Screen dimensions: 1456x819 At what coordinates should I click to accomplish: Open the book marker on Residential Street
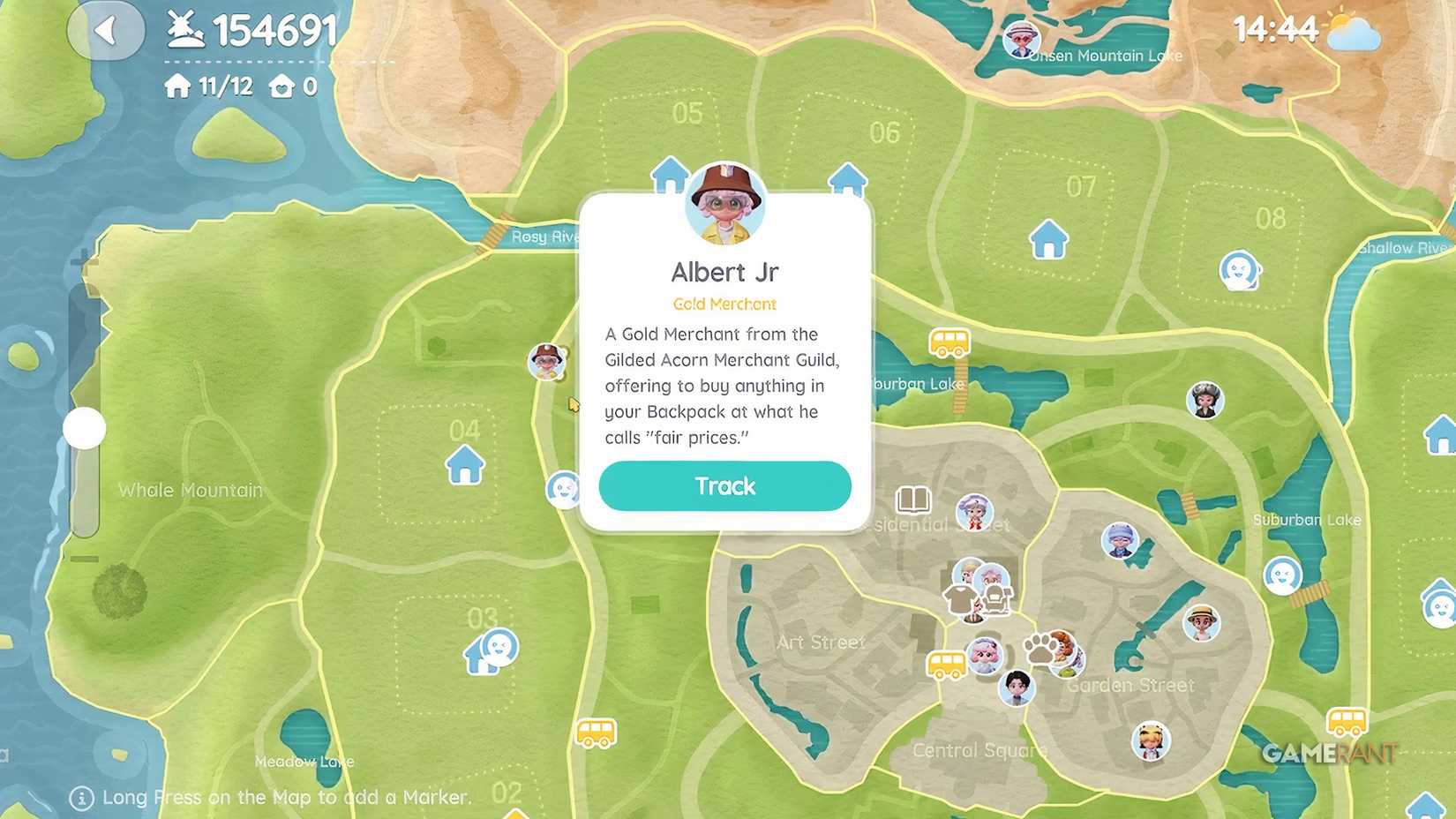pos(913,500)
